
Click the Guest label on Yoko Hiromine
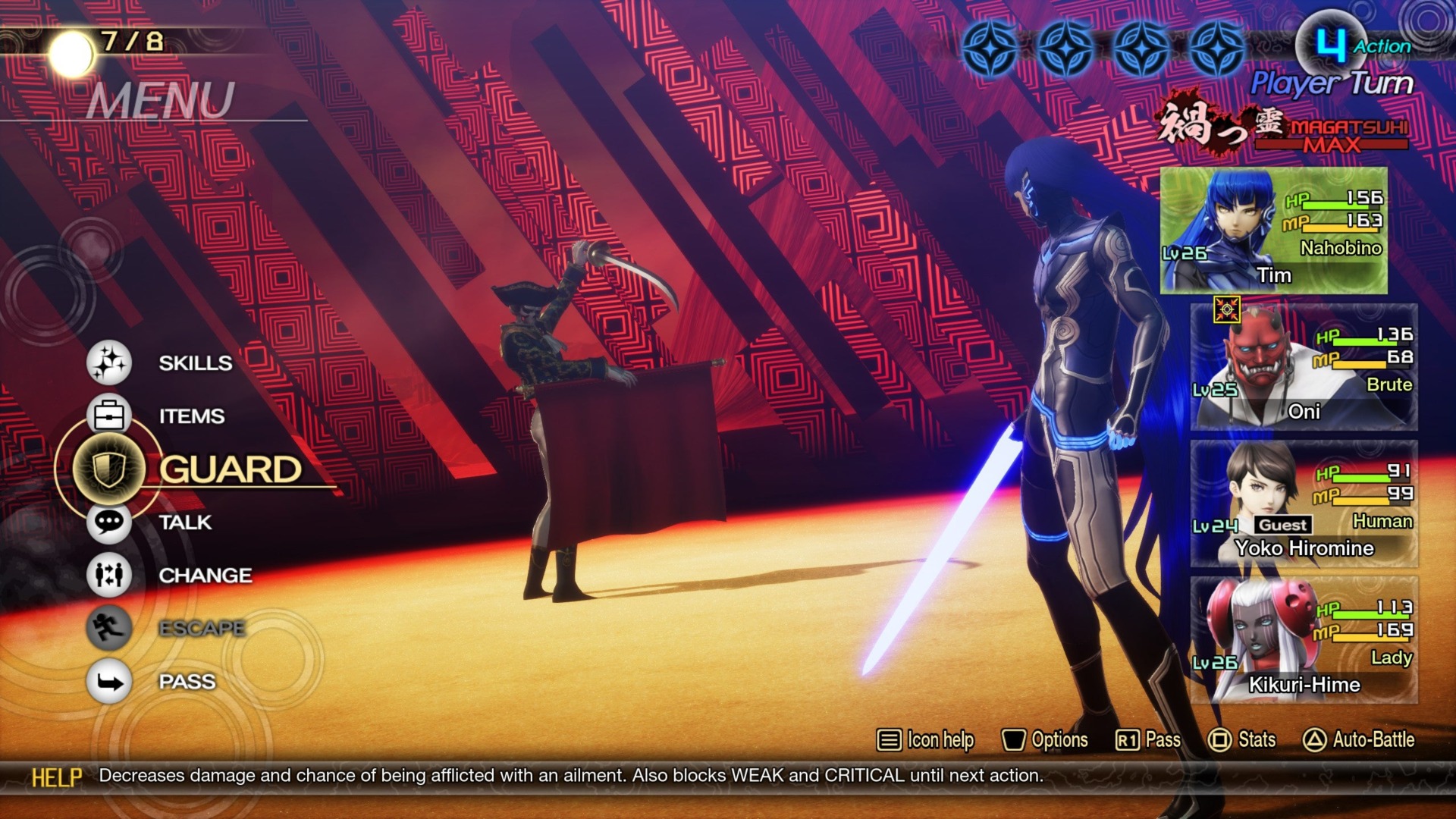click(1282, 524)
